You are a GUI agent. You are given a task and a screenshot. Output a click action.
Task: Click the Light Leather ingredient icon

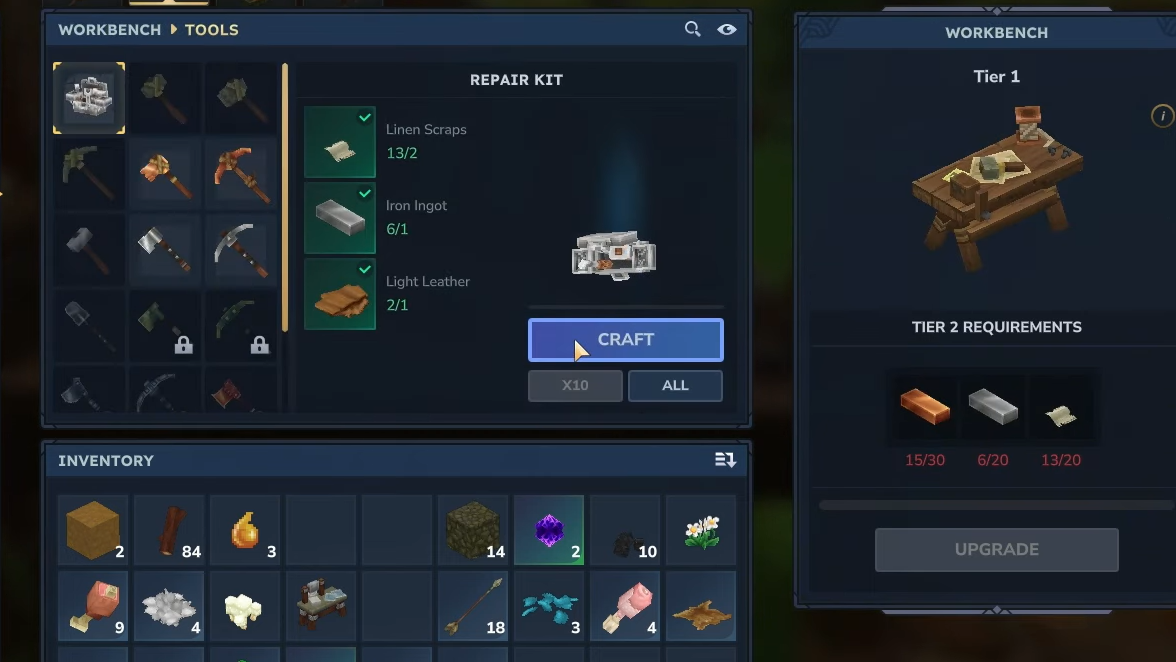click(340, 294)
